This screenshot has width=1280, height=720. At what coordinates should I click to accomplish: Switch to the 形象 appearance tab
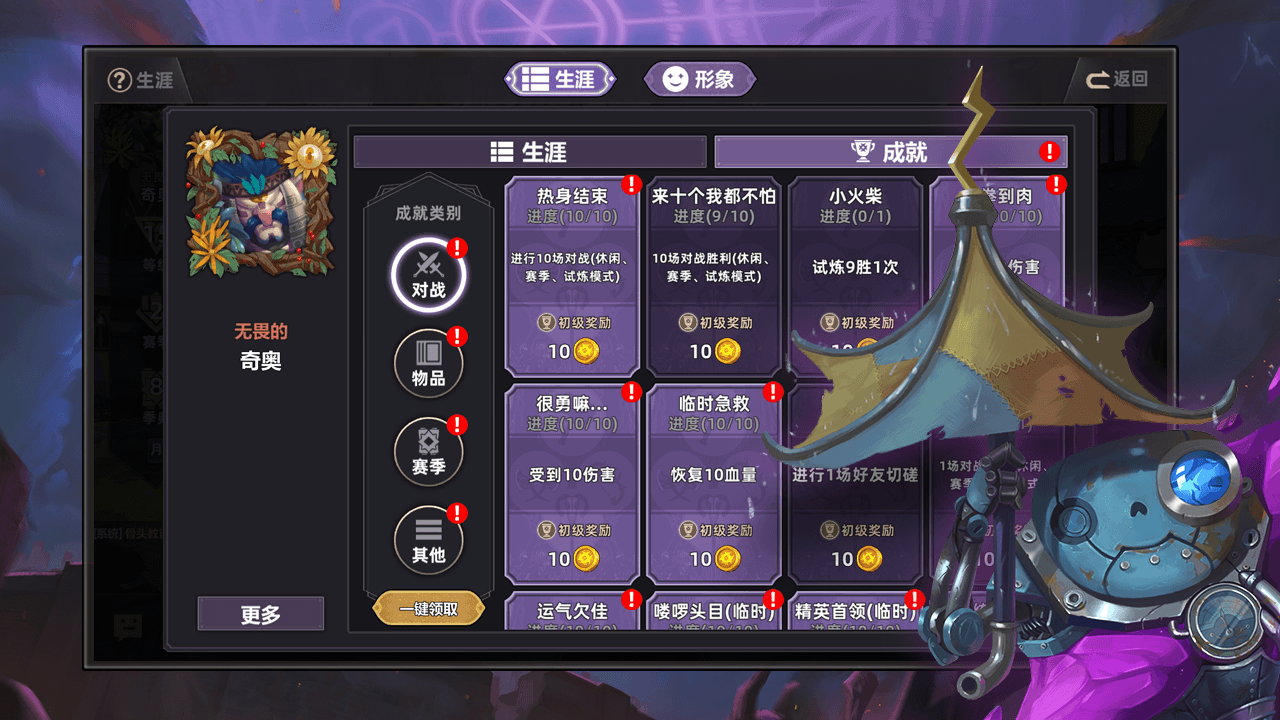(700, 79)
